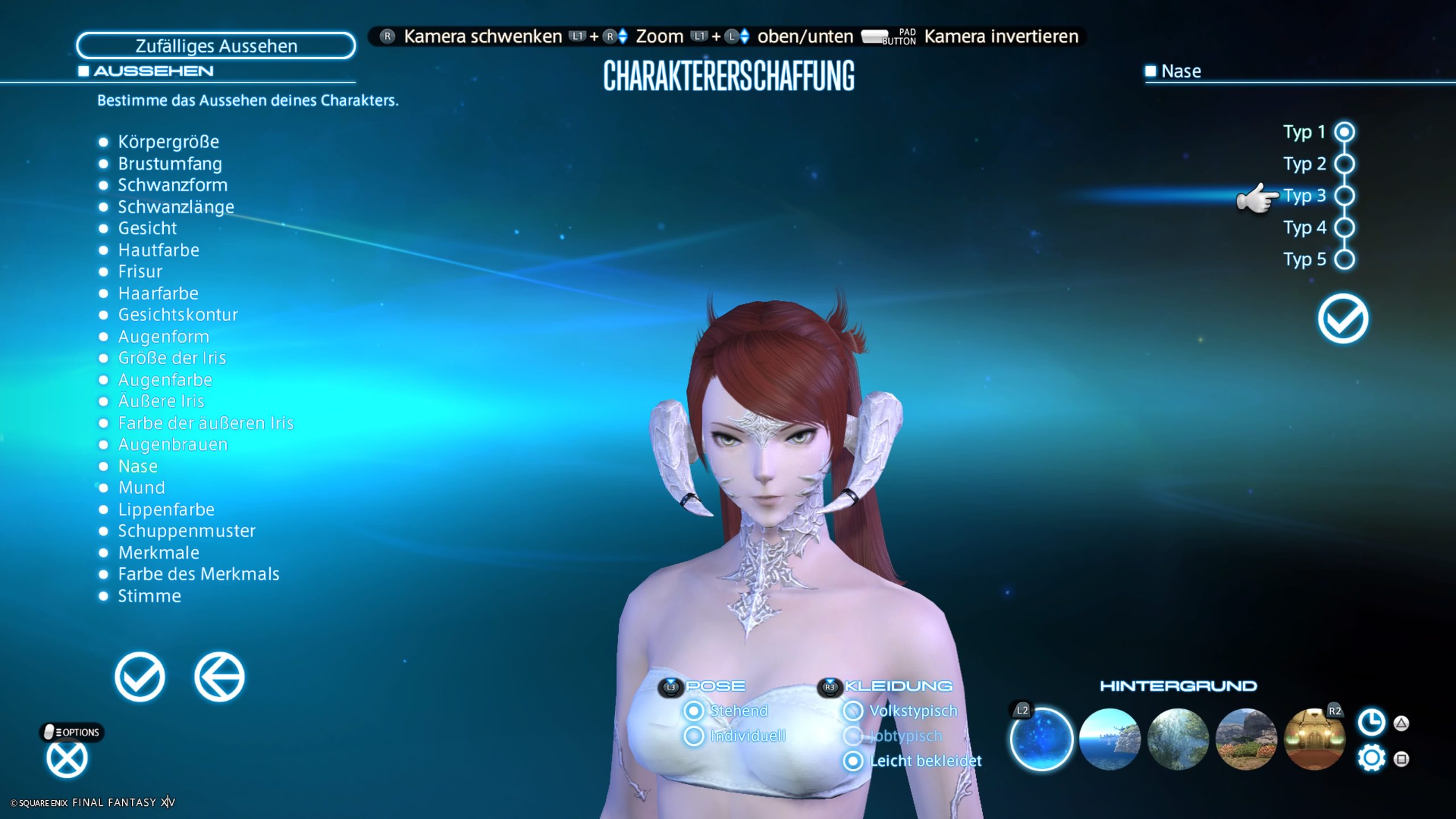Open the Körpergröße appearance option
The height and width of the screenshot is (819, 1456).
click(x=168, y=142)
